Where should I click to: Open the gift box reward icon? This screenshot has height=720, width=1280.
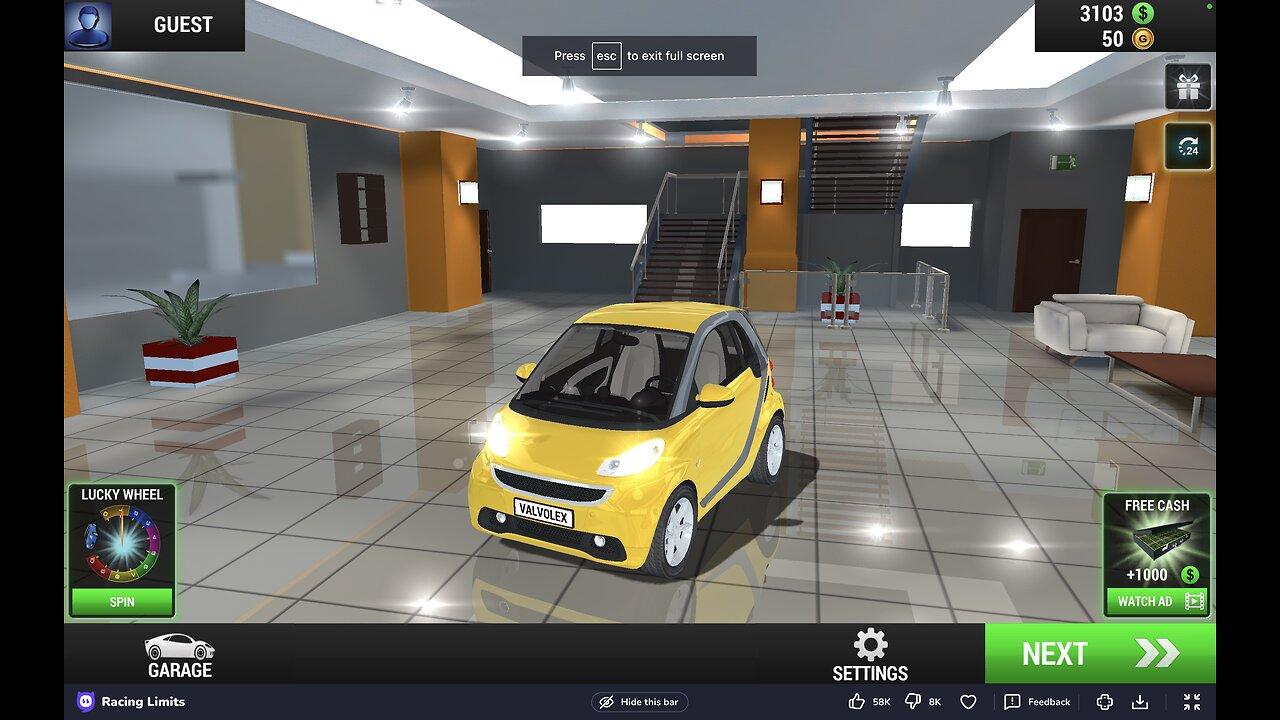click(1188, 87)
